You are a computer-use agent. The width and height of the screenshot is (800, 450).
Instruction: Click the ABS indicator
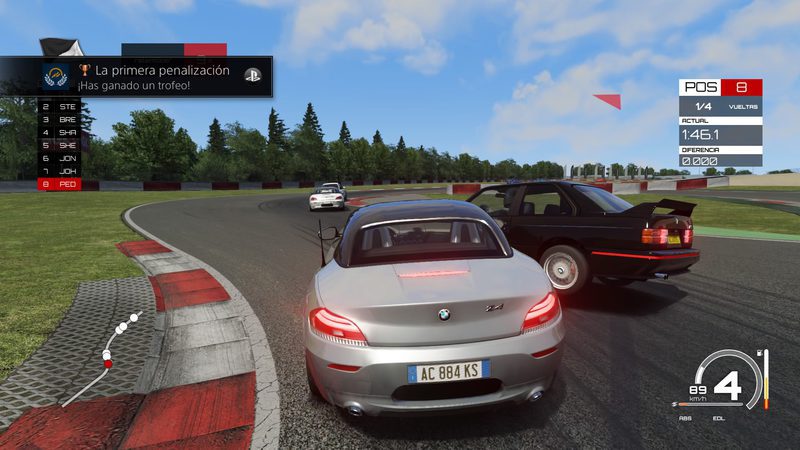click(x=685, y=418)
